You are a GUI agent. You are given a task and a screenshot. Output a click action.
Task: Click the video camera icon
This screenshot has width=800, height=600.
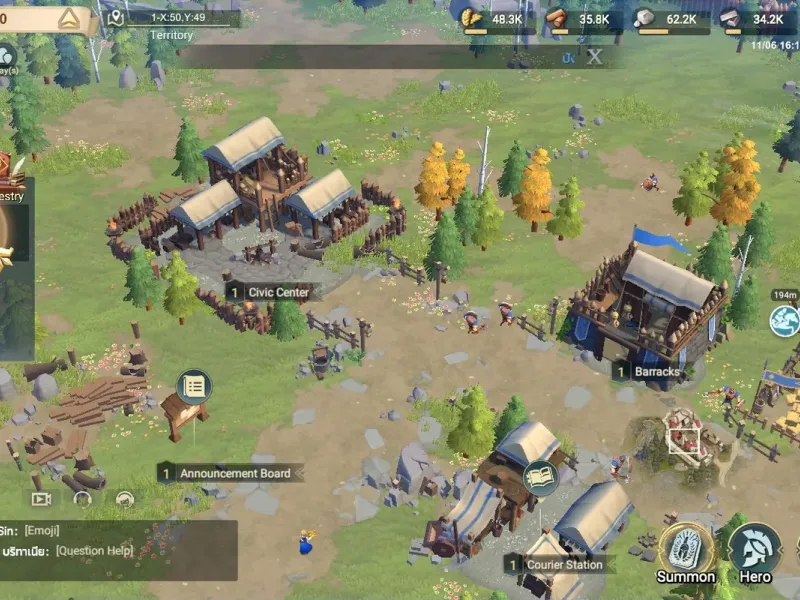point(41,498)
